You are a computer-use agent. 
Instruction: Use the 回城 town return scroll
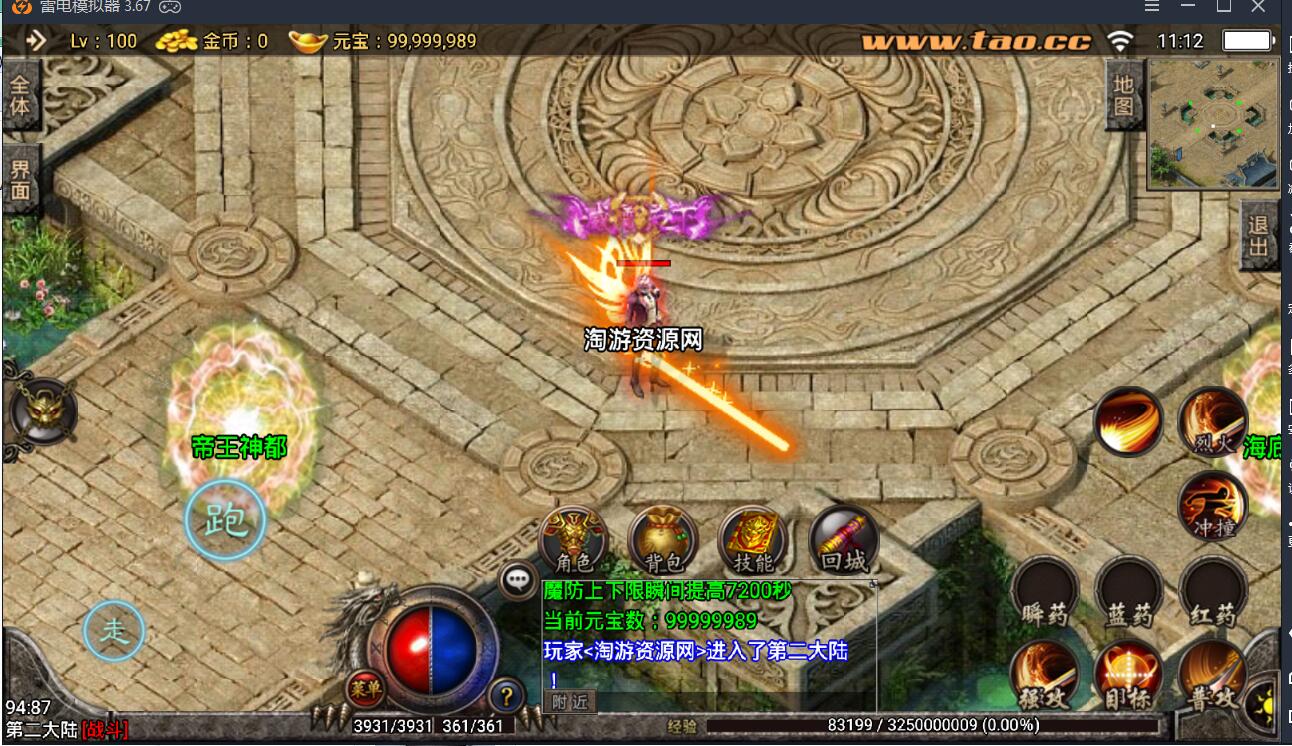[843, 542]
